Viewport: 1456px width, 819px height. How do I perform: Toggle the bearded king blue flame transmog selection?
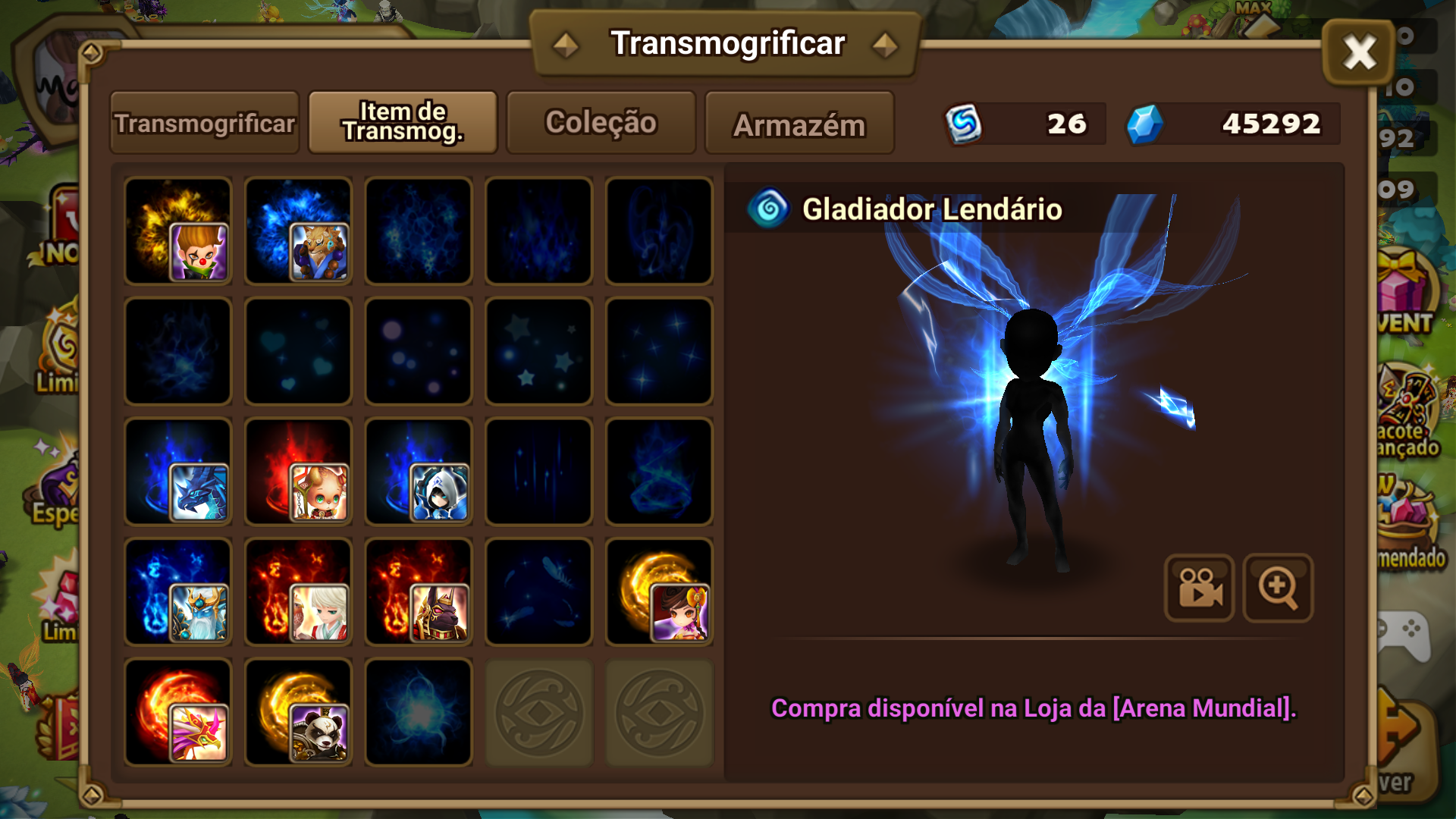click(x=177, y=591)
